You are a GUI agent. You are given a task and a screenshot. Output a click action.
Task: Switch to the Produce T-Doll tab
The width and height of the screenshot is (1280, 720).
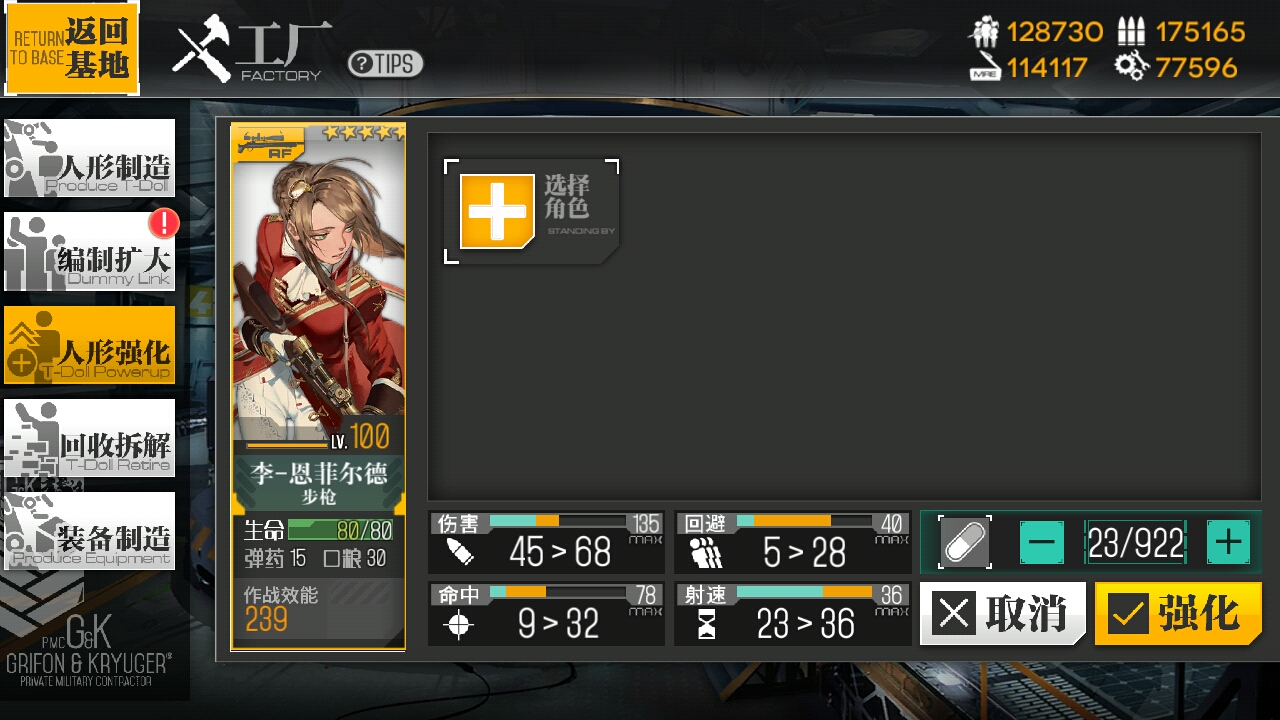(x=89, y=158)
